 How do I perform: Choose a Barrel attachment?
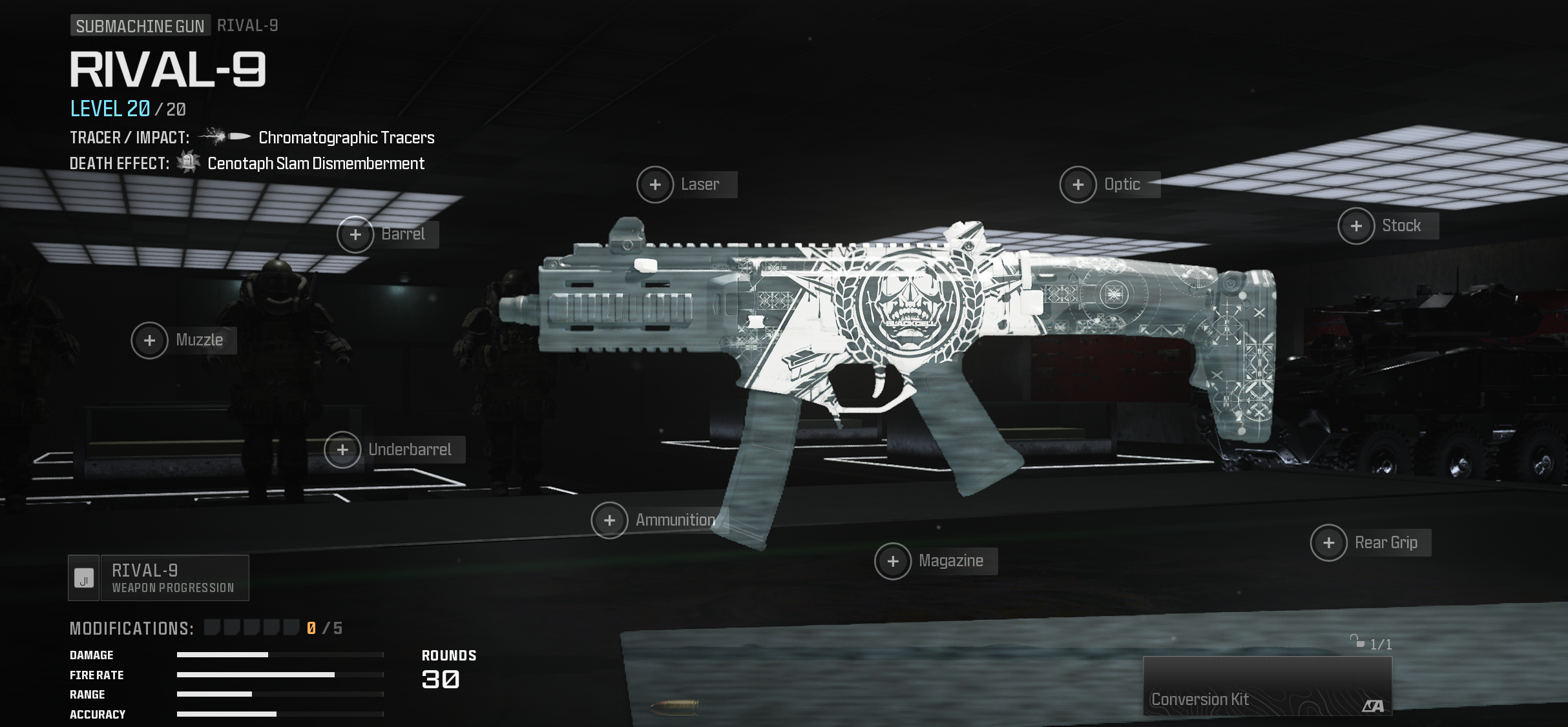point(356,234)
